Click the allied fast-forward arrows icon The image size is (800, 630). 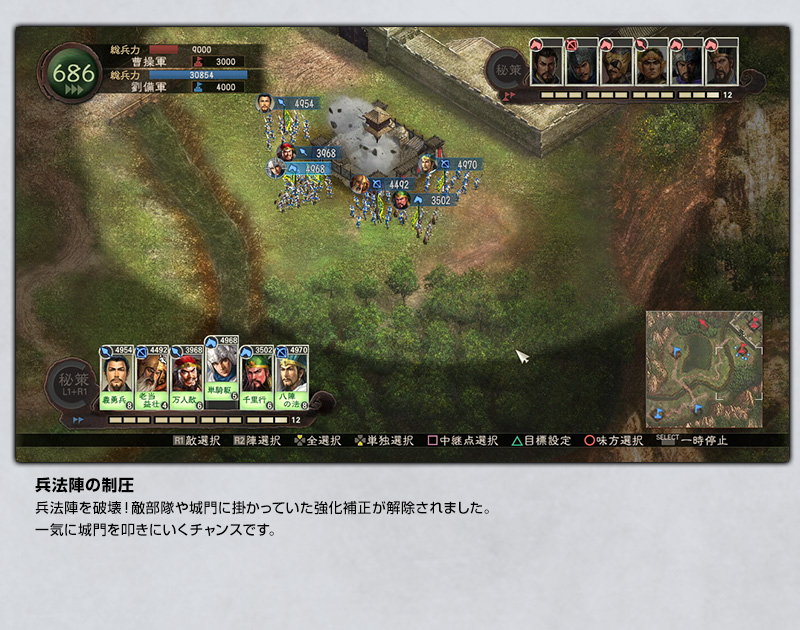coord(78,420)
